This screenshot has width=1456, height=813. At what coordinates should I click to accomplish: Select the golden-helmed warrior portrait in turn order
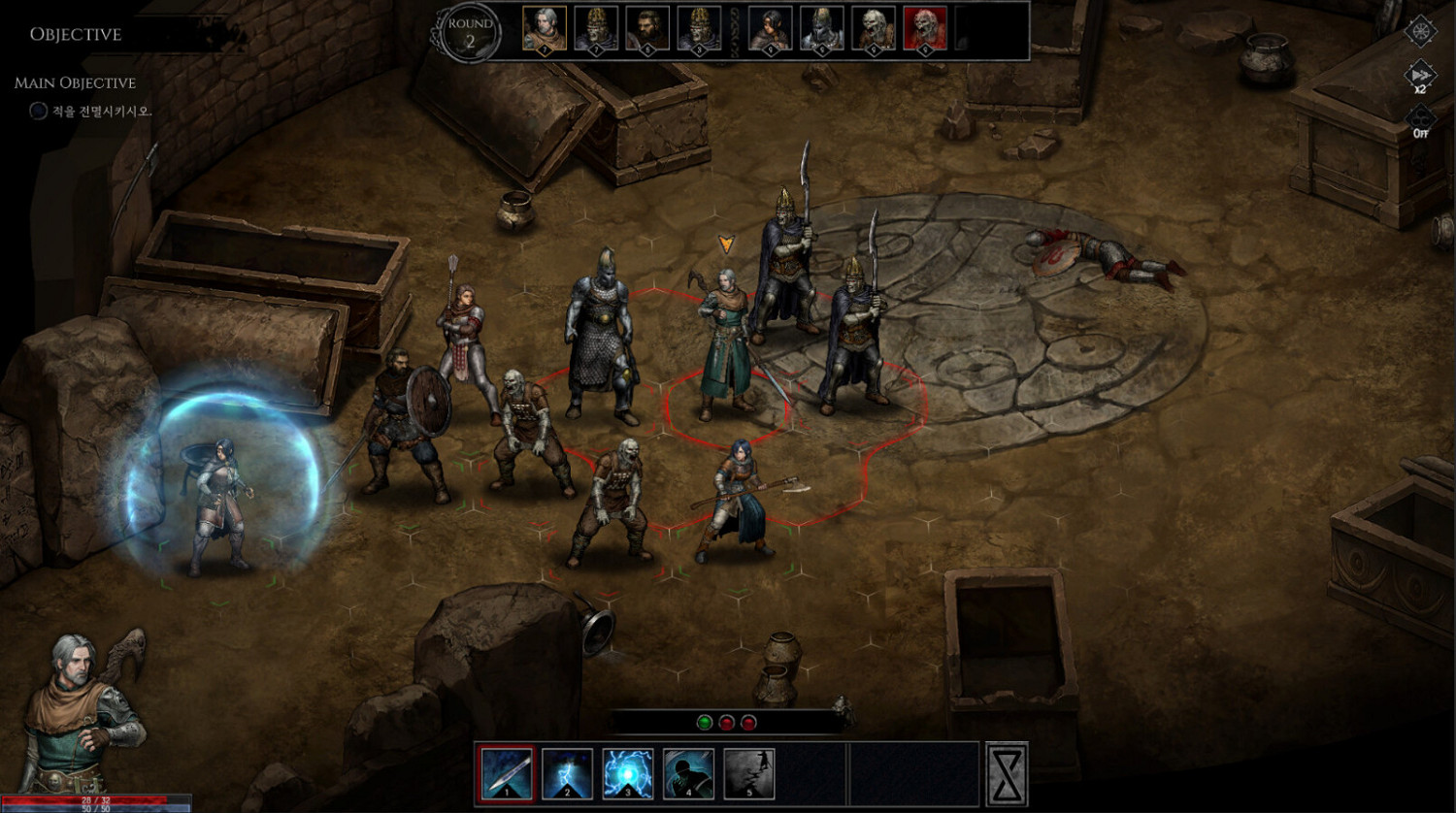596,29
